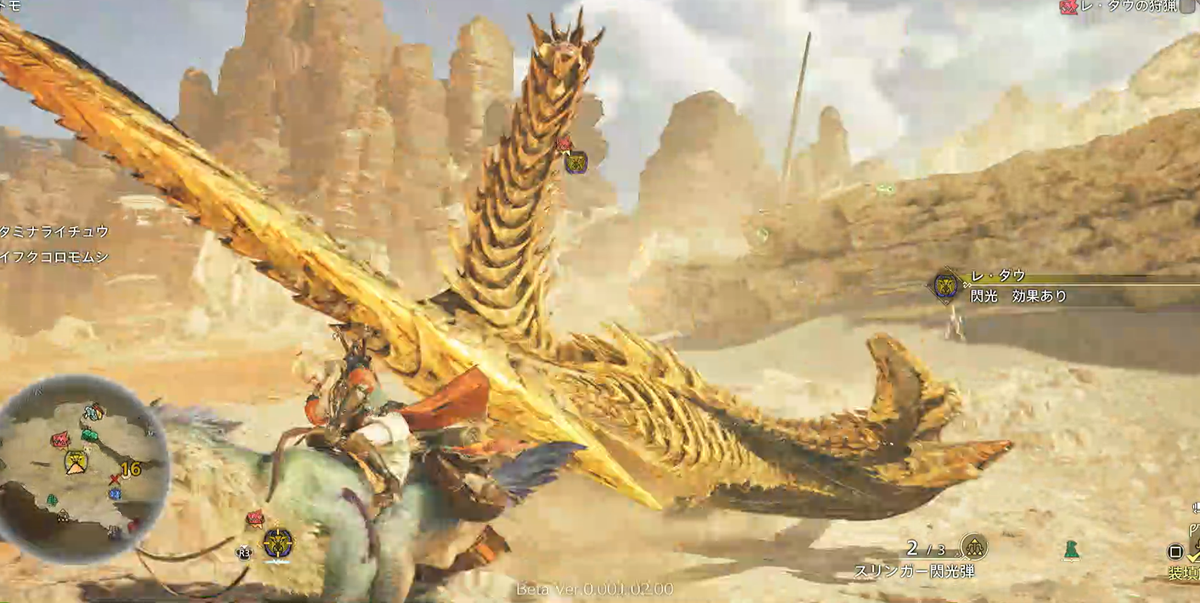Click the yellow monster target lock-on icon
The image size is (1200, 603).
coord(277,543)
